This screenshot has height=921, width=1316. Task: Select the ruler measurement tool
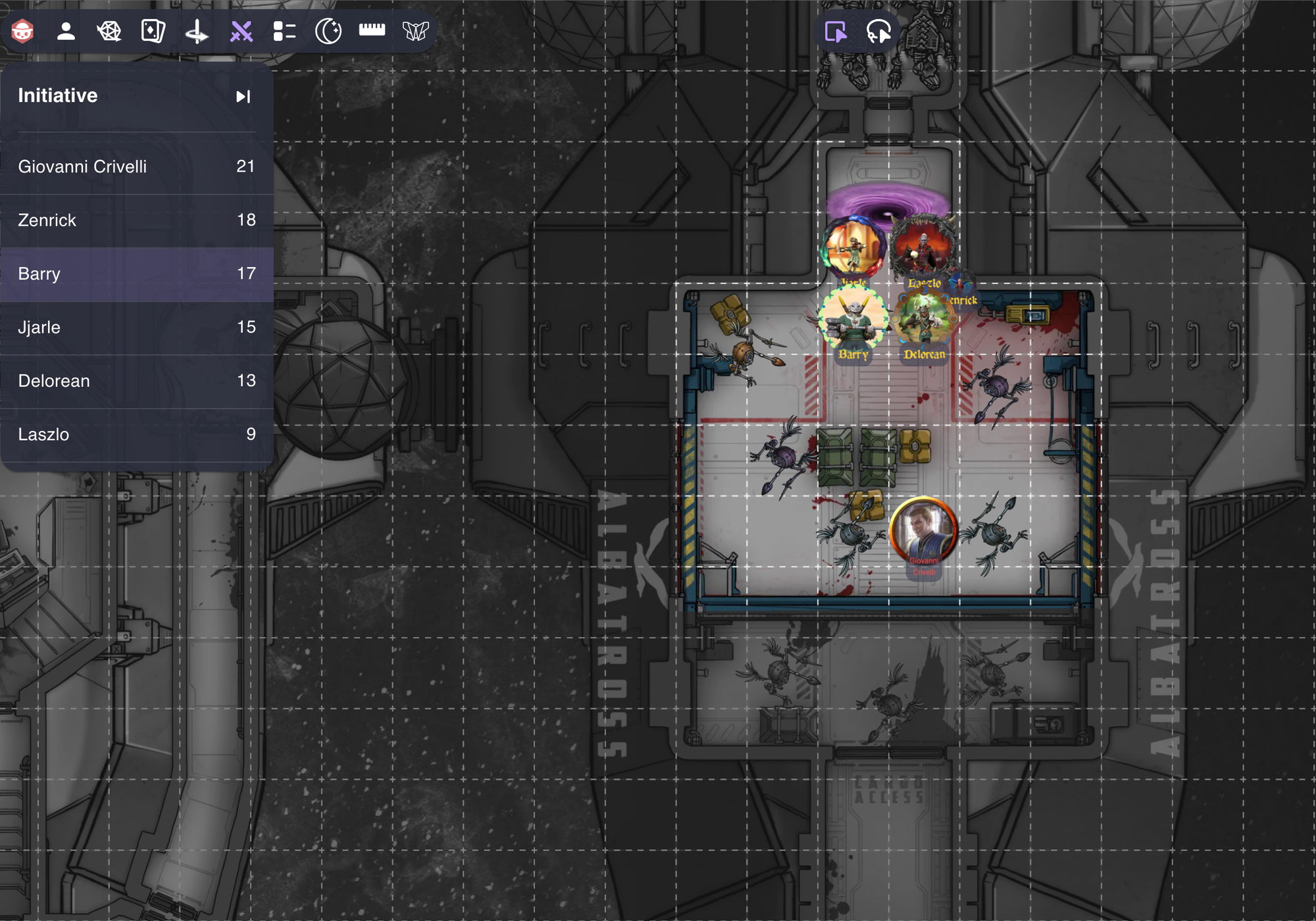[372, 30]
